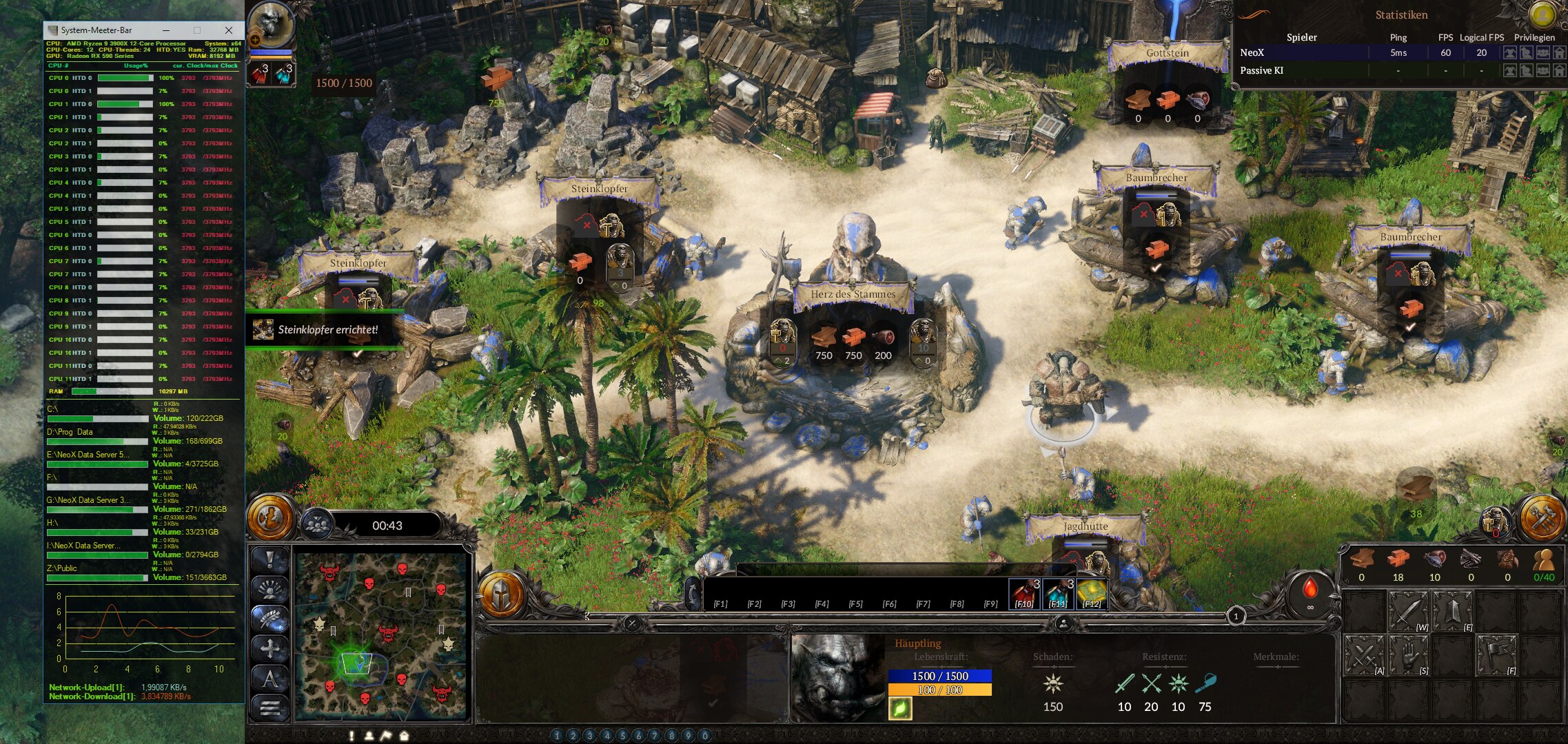Open the golden helmet hero button
This screenshot has height=744, width=1568.
click(502, 594)
